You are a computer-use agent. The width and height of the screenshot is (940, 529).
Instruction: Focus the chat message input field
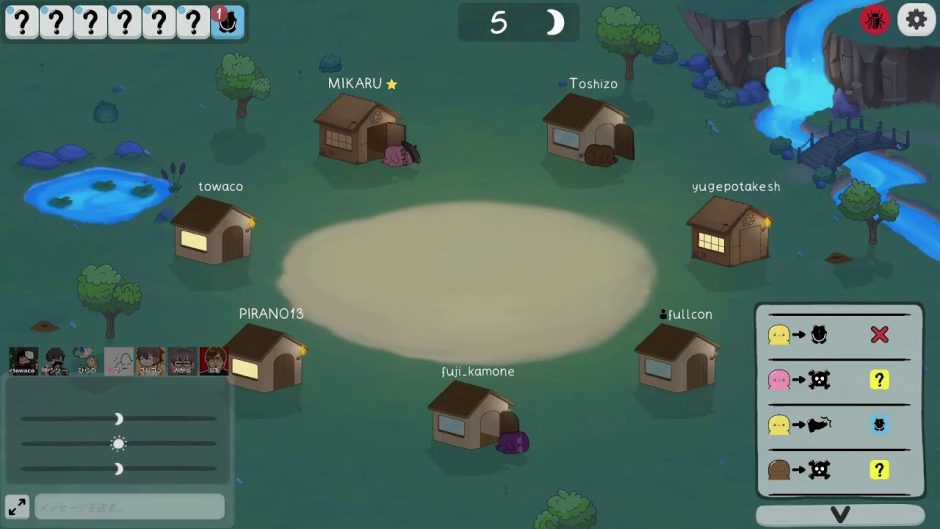130,507
